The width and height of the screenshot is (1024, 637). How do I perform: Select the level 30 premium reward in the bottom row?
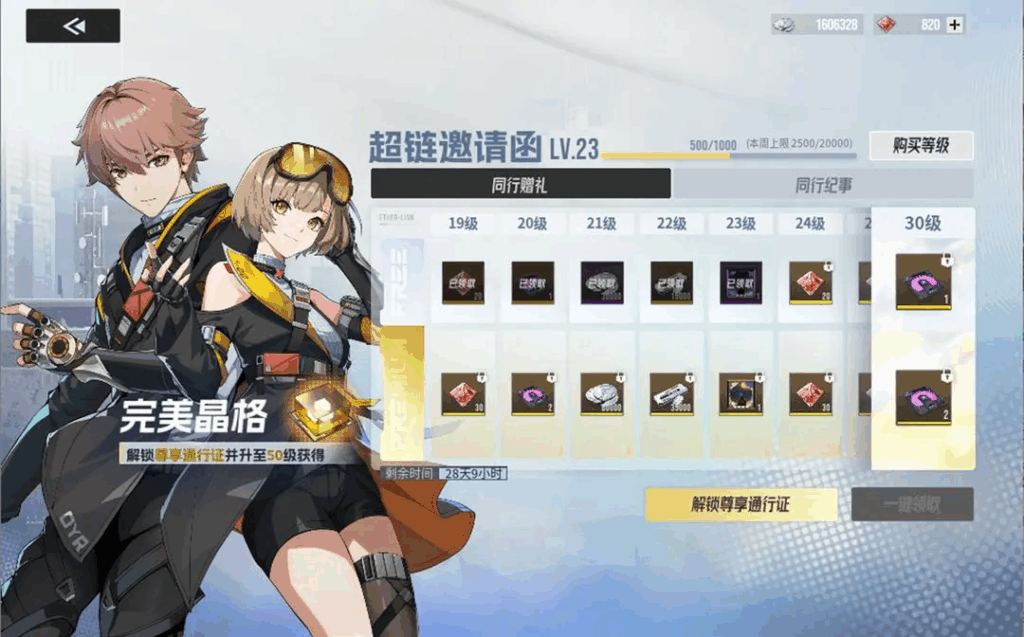pos(922,397)
